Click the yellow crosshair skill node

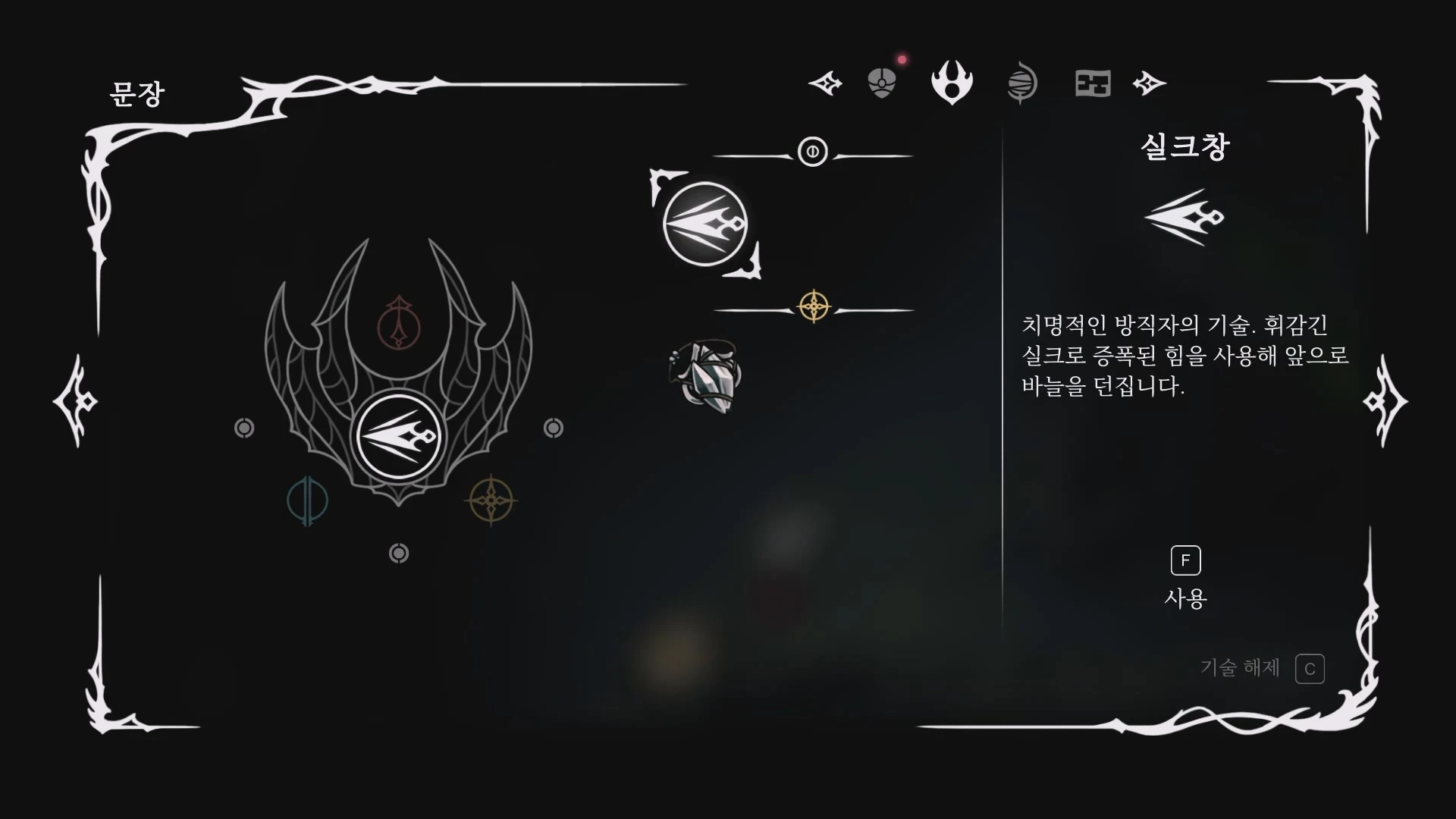[813, 307]
